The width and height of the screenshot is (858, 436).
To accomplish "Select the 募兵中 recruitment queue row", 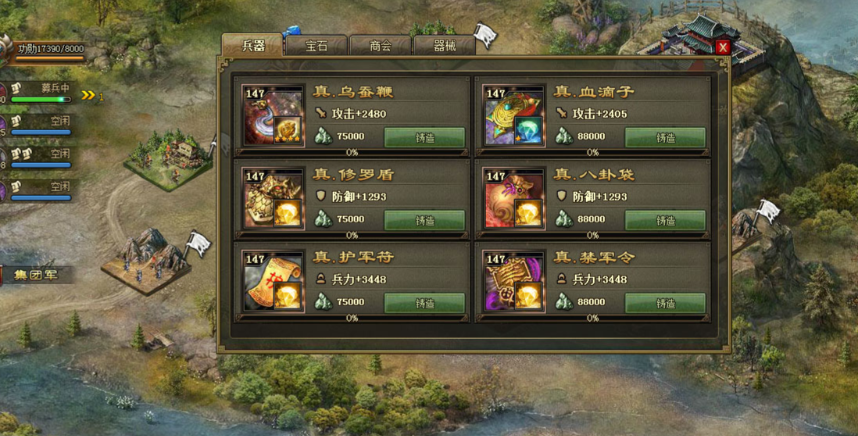I will [x=42, y=93].
